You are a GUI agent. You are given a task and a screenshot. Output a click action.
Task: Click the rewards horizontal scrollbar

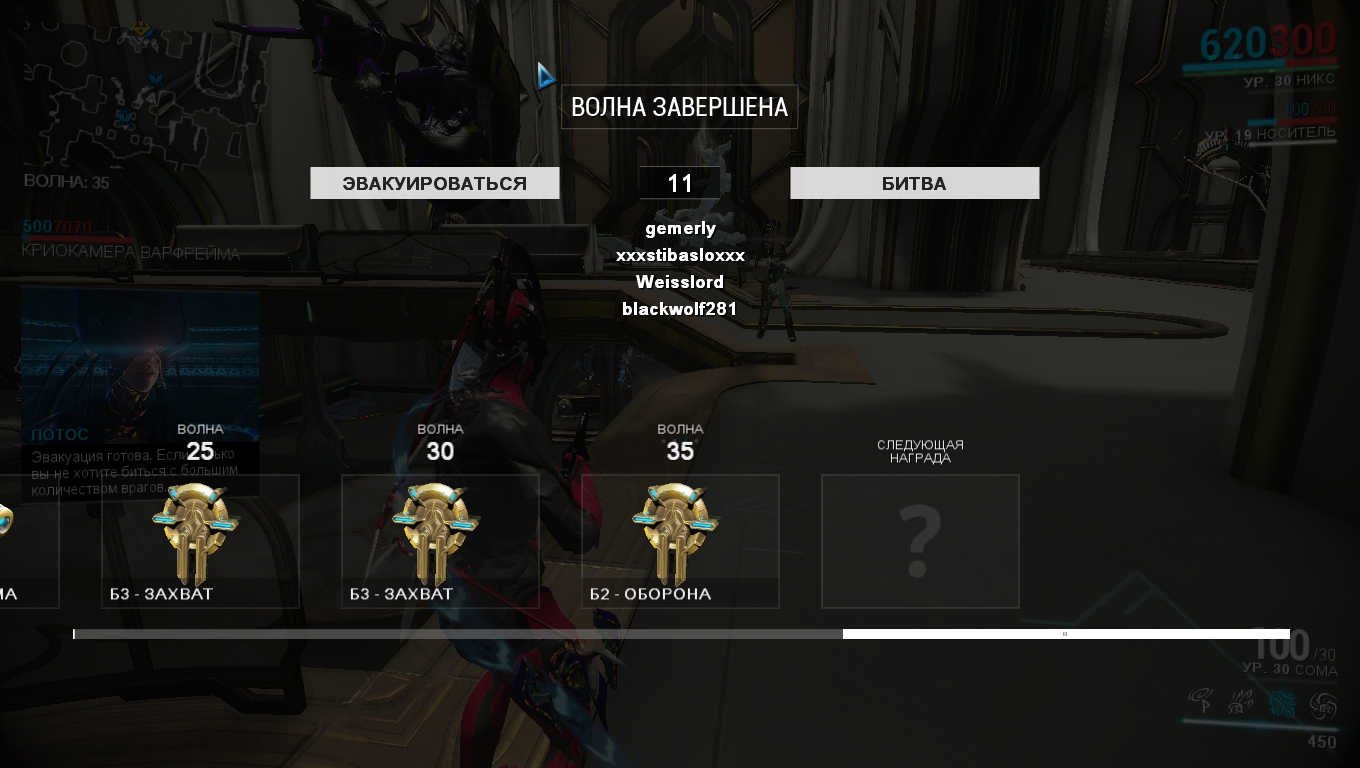pos(1065,634)
